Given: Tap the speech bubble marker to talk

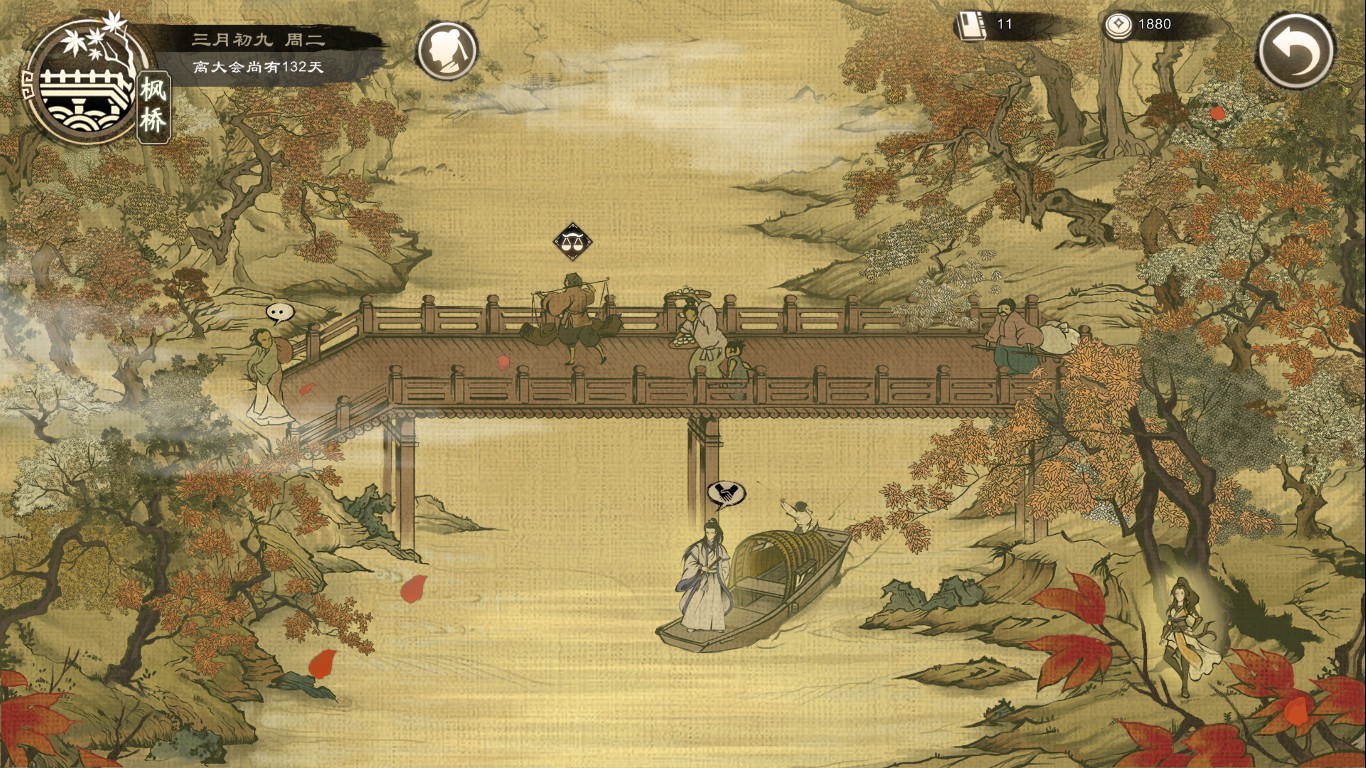Looking at the screenshot, I should [x=280, y=312].
